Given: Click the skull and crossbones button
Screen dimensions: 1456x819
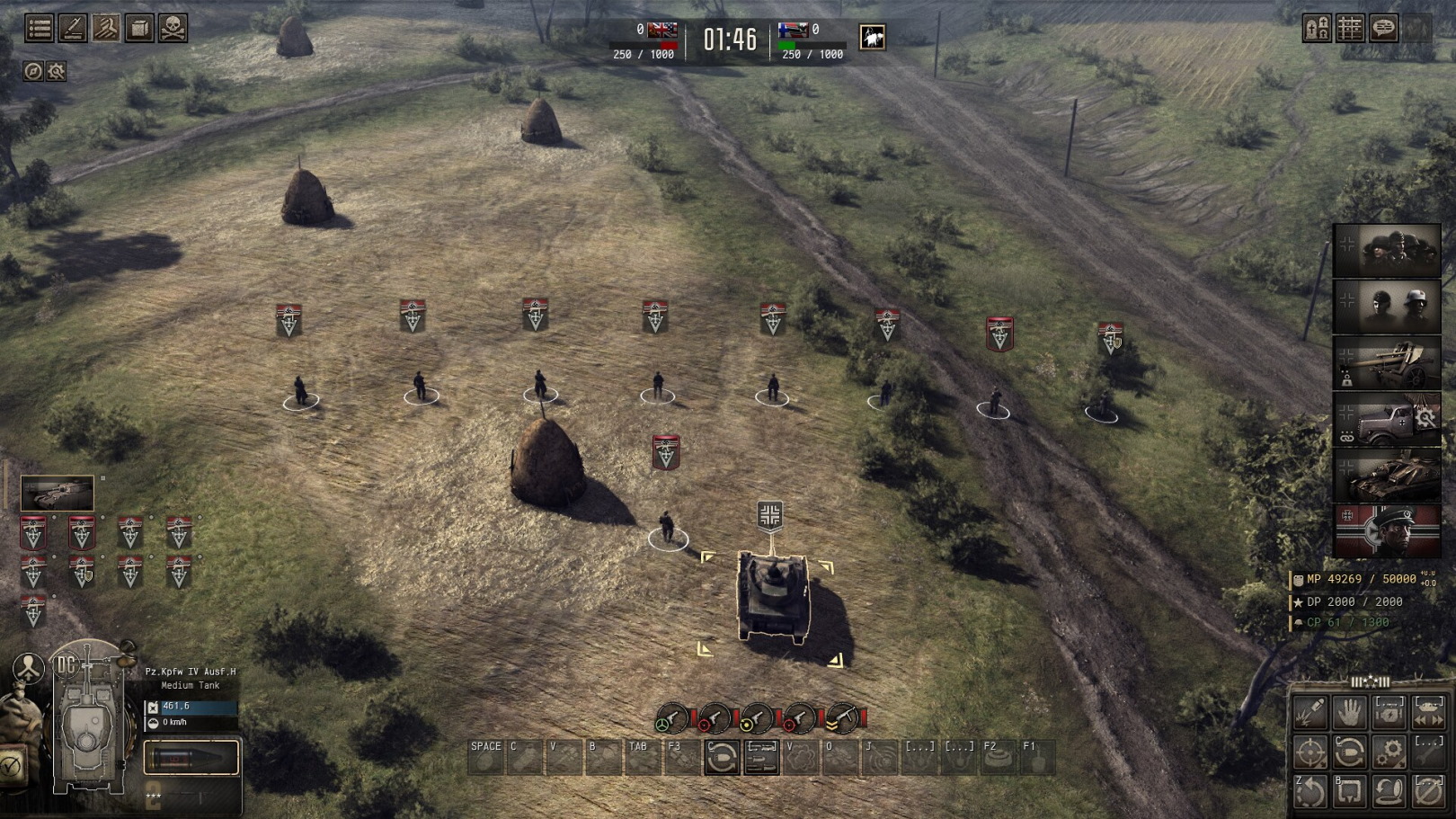Looking at the screenshot, I should coord(173,29).
